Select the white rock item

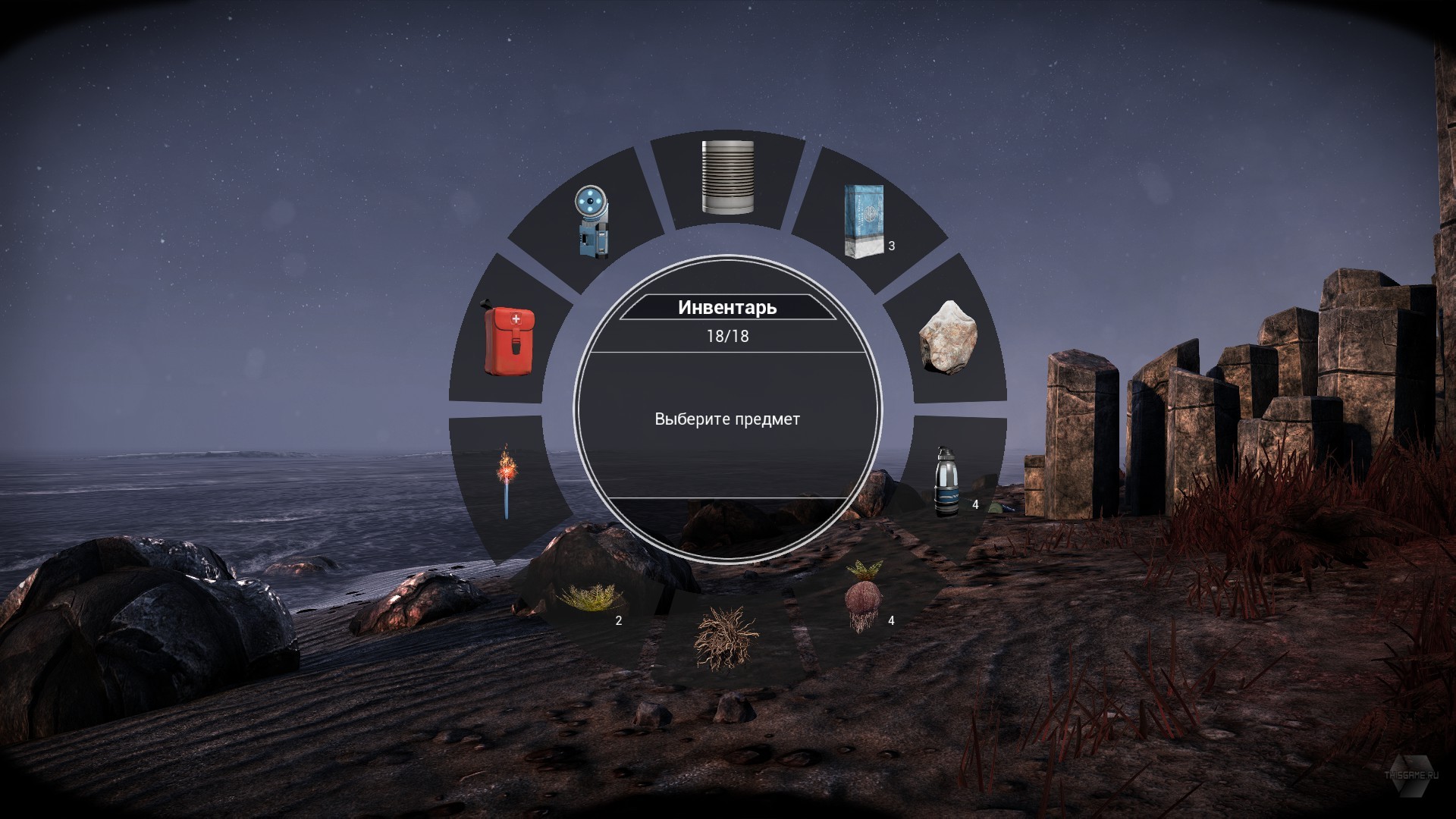(948, 337)
